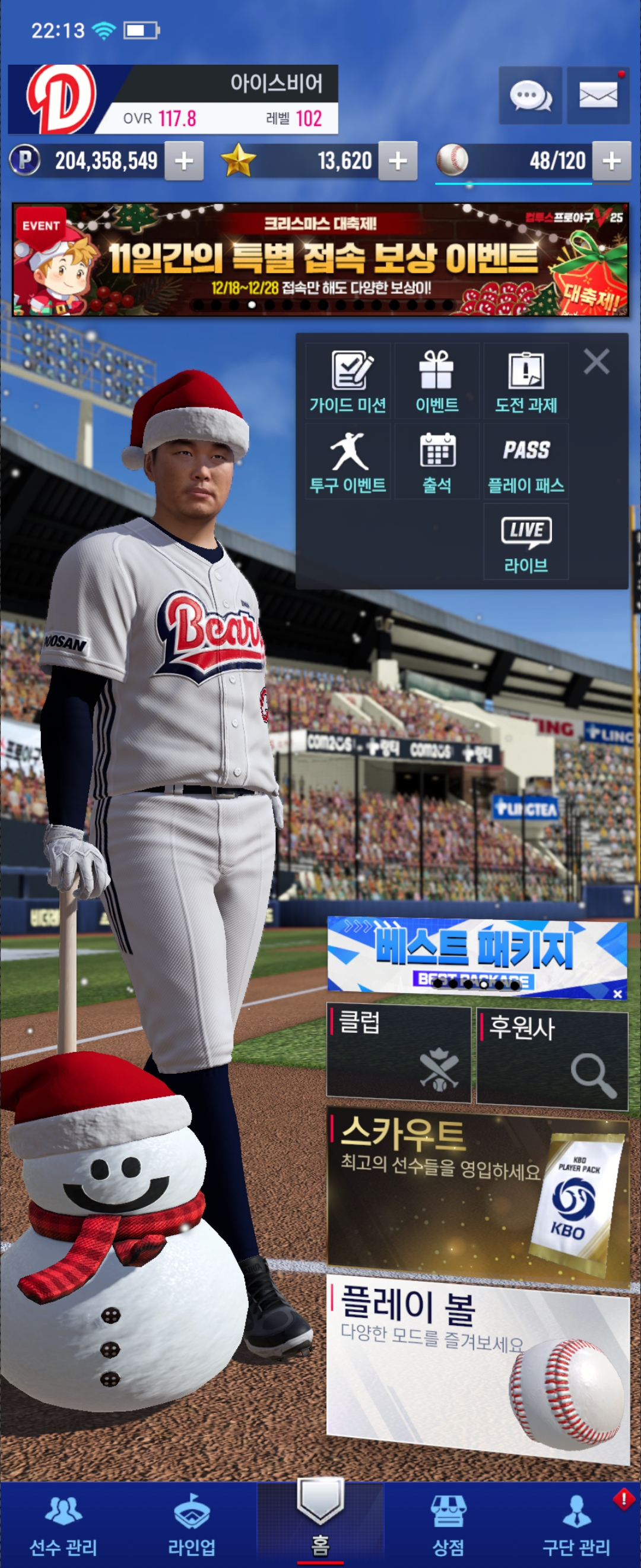Open the Christmas event banner

pos(320,260)
